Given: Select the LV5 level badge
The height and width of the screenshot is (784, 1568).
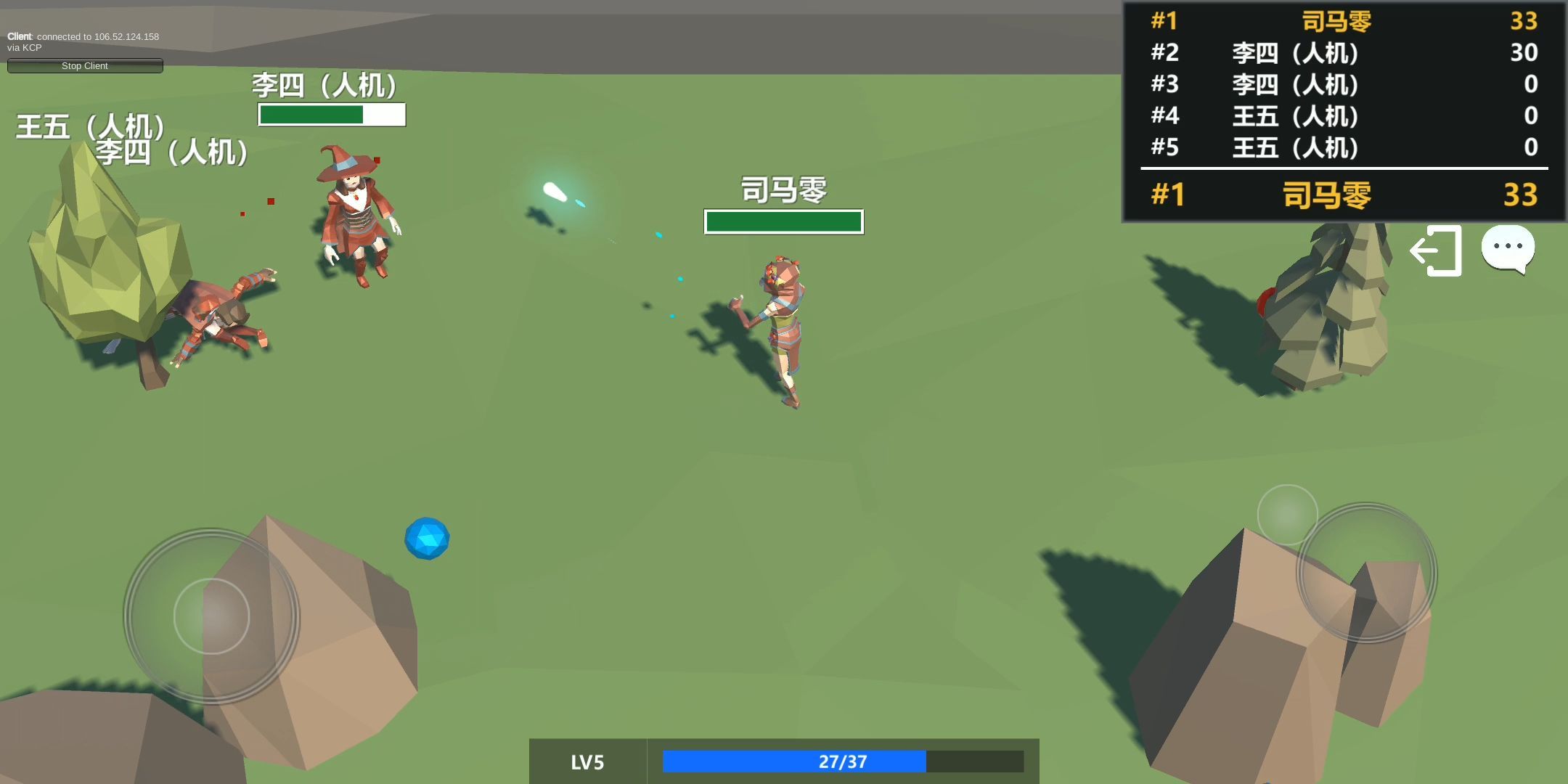Looking at the screenshot, I should pyautogui.click(x=587, y=762).
